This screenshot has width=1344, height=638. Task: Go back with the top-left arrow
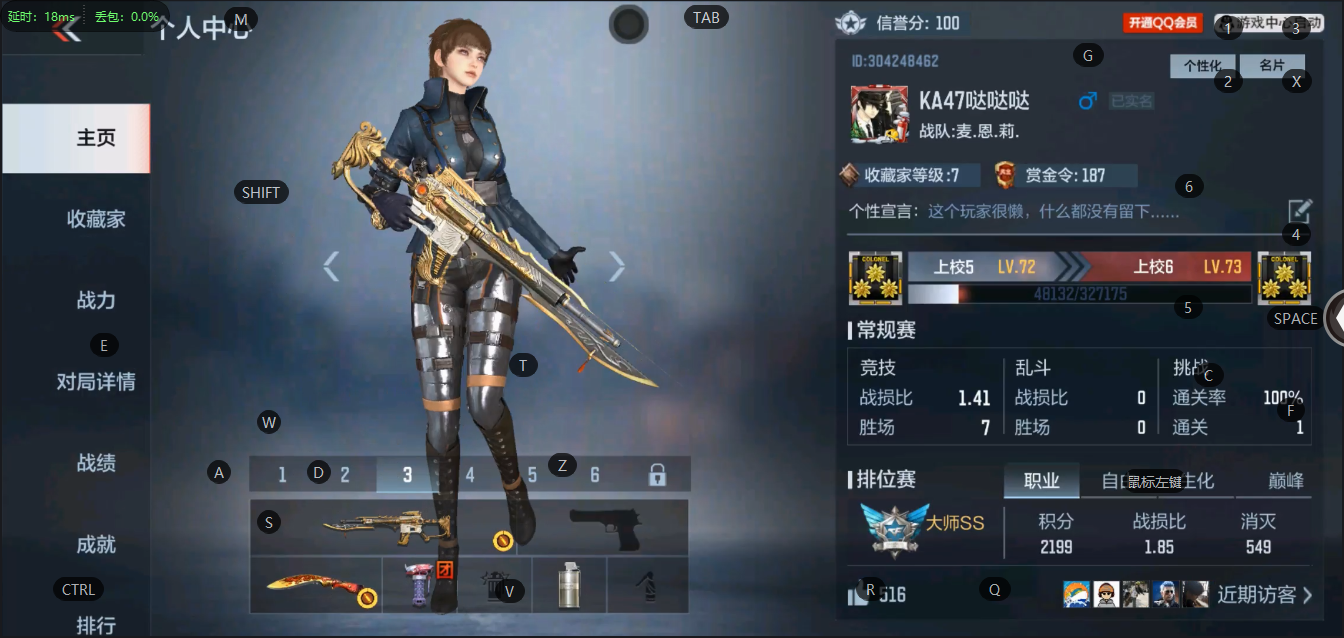pyautogui.click(x=66, y=29)
